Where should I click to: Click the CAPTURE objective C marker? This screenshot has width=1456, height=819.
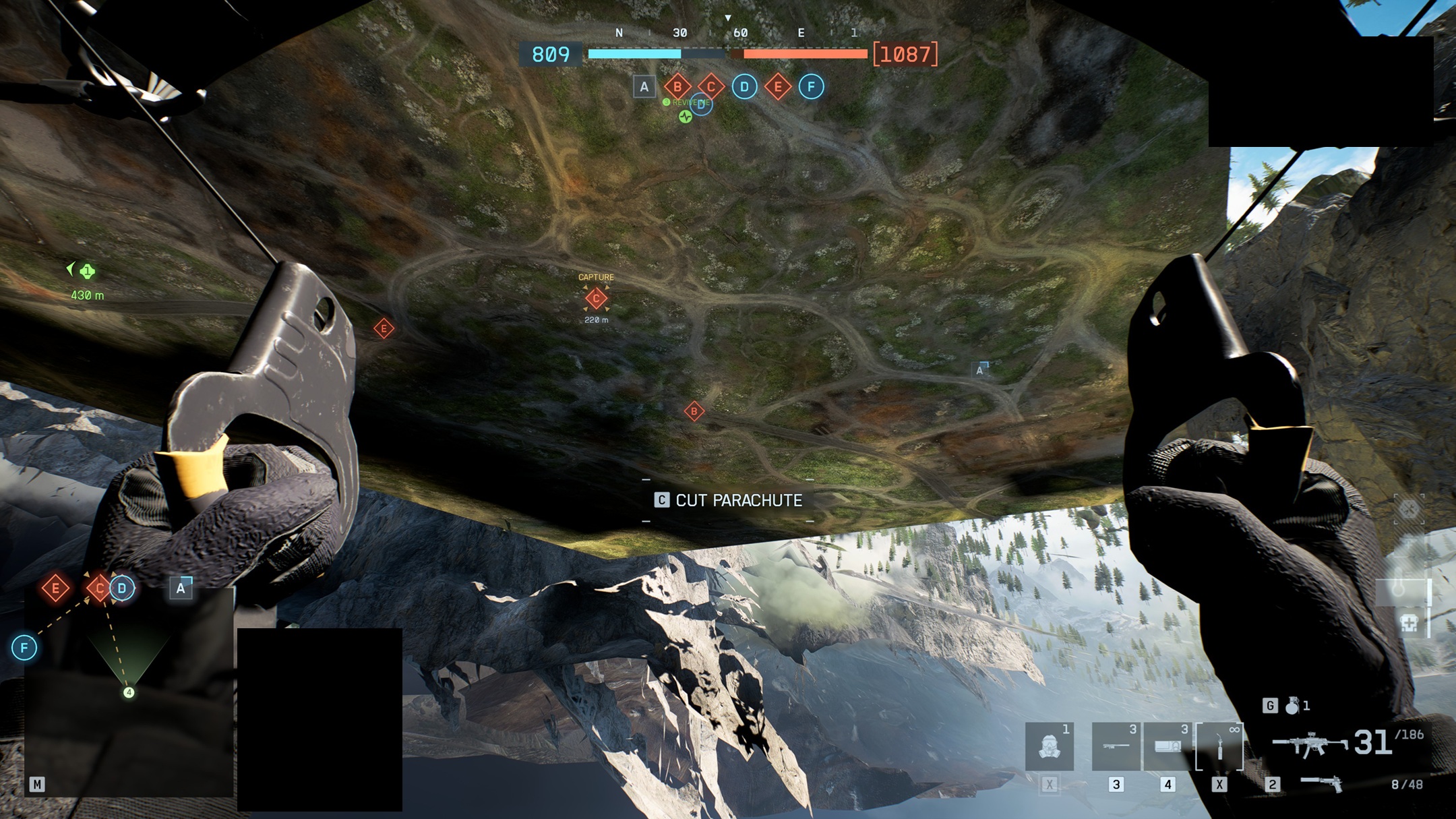596,298
